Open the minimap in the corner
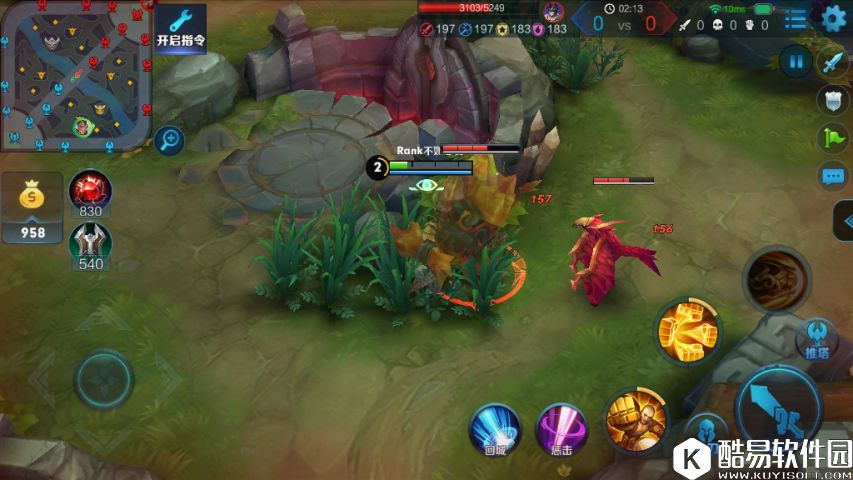 click(x=75, y=75)
